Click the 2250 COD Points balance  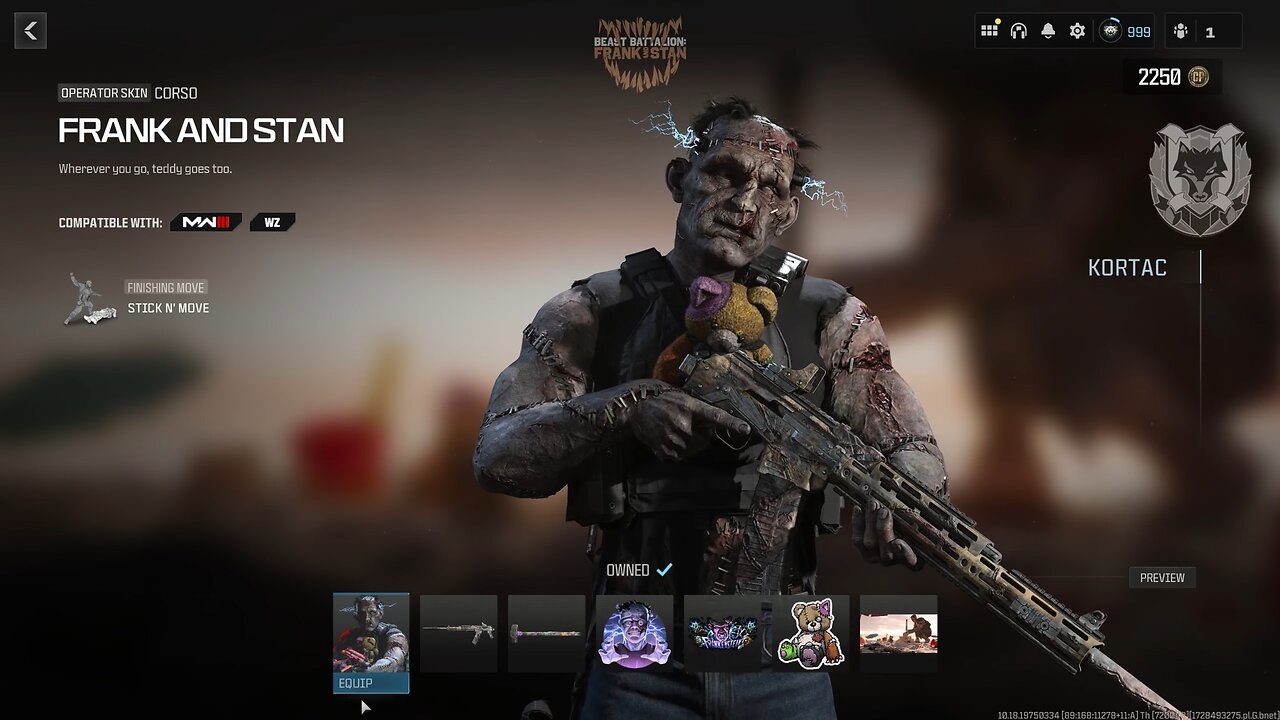tap(1172, 77)
